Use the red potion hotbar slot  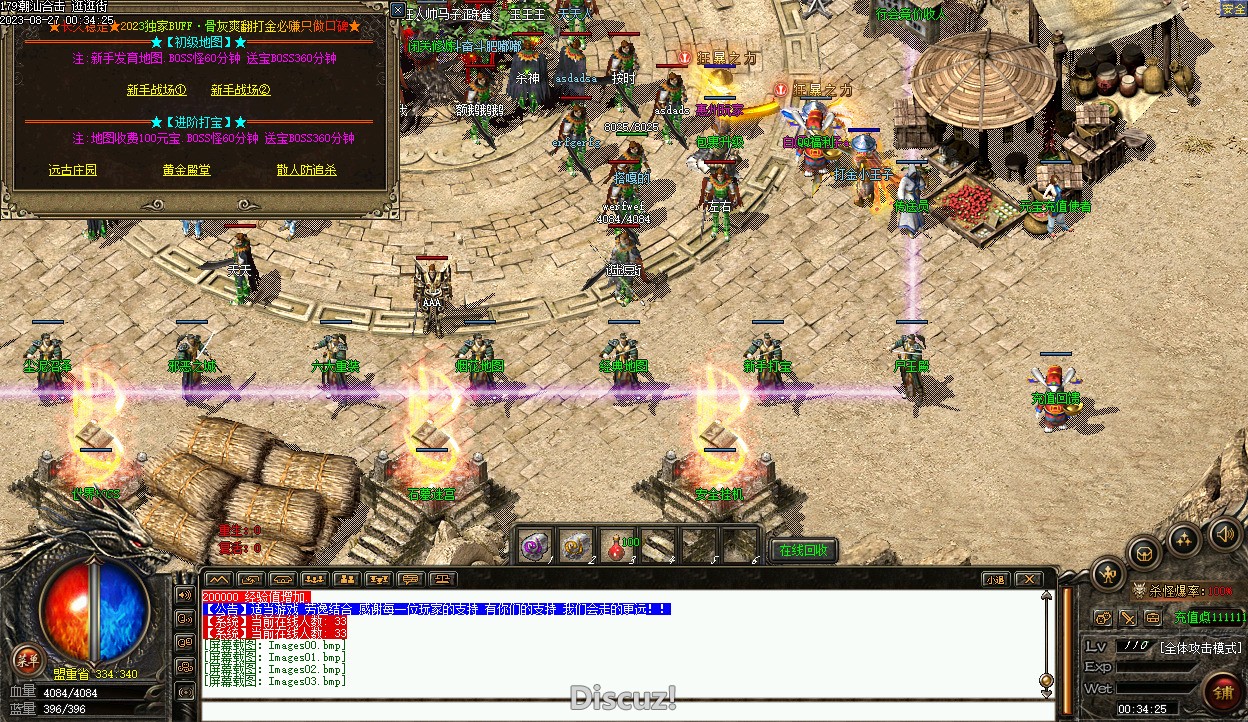[617, 546]
